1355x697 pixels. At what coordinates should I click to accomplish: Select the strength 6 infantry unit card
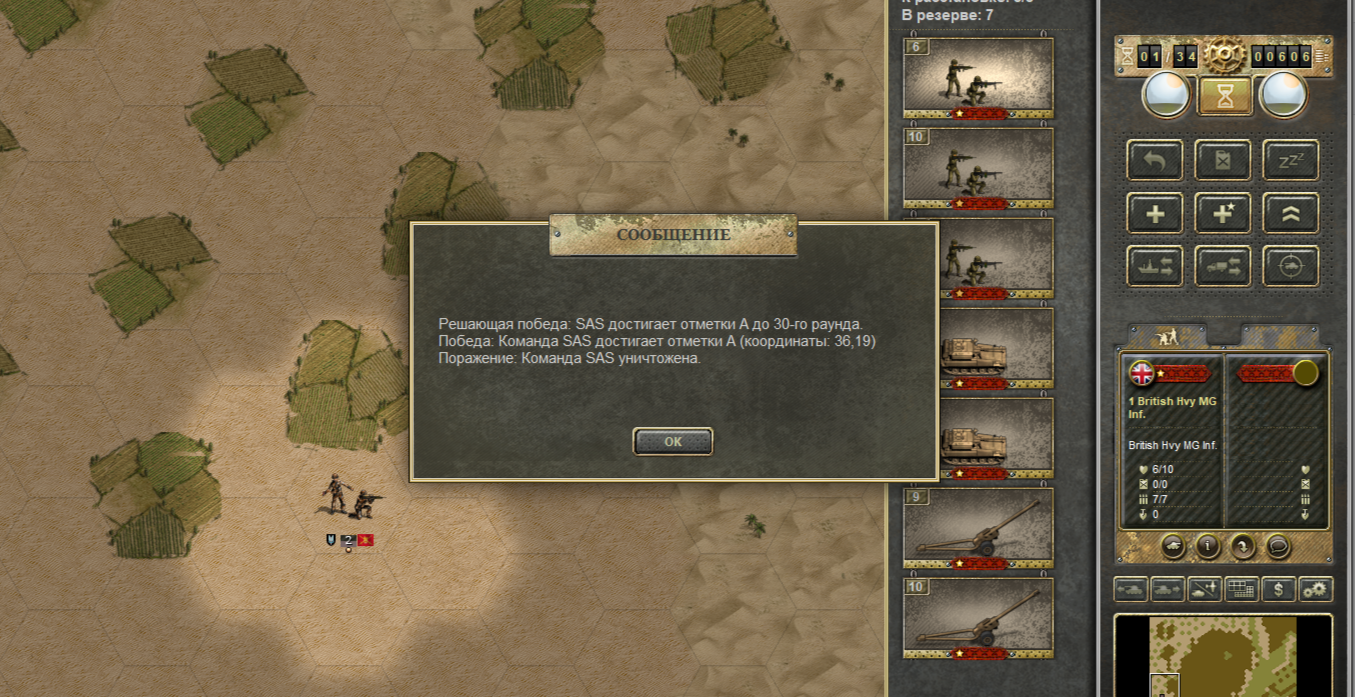tap(978, 79)
